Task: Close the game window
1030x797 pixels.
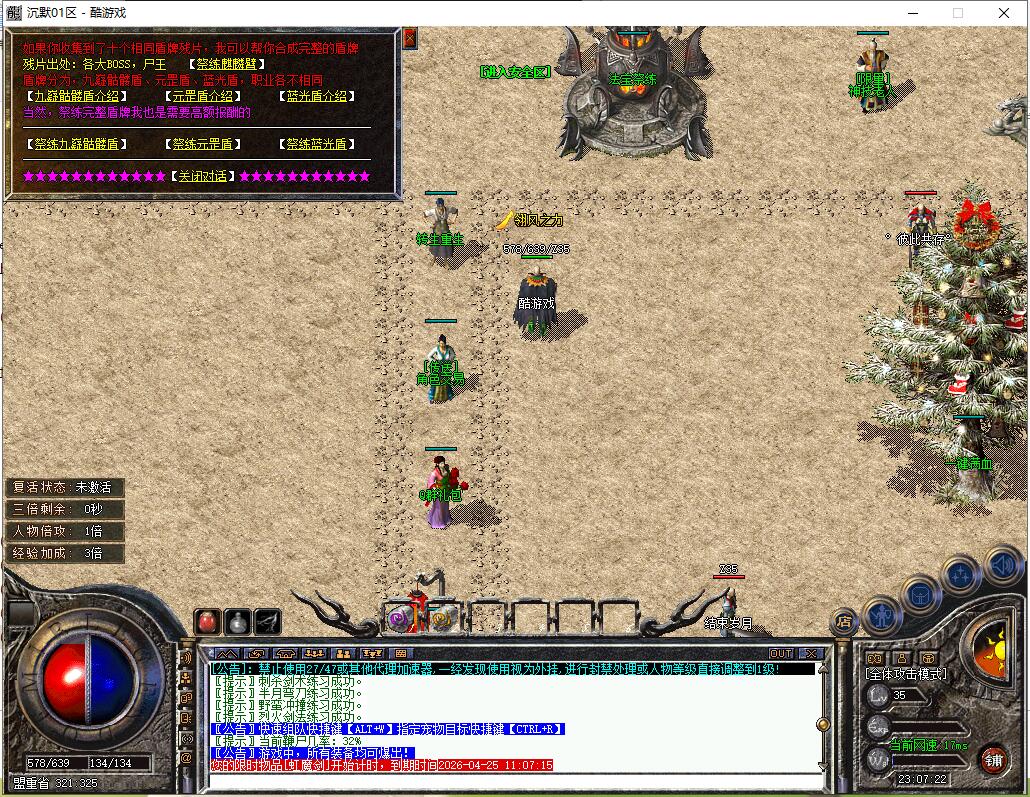Action: (x=1004, y=13)
